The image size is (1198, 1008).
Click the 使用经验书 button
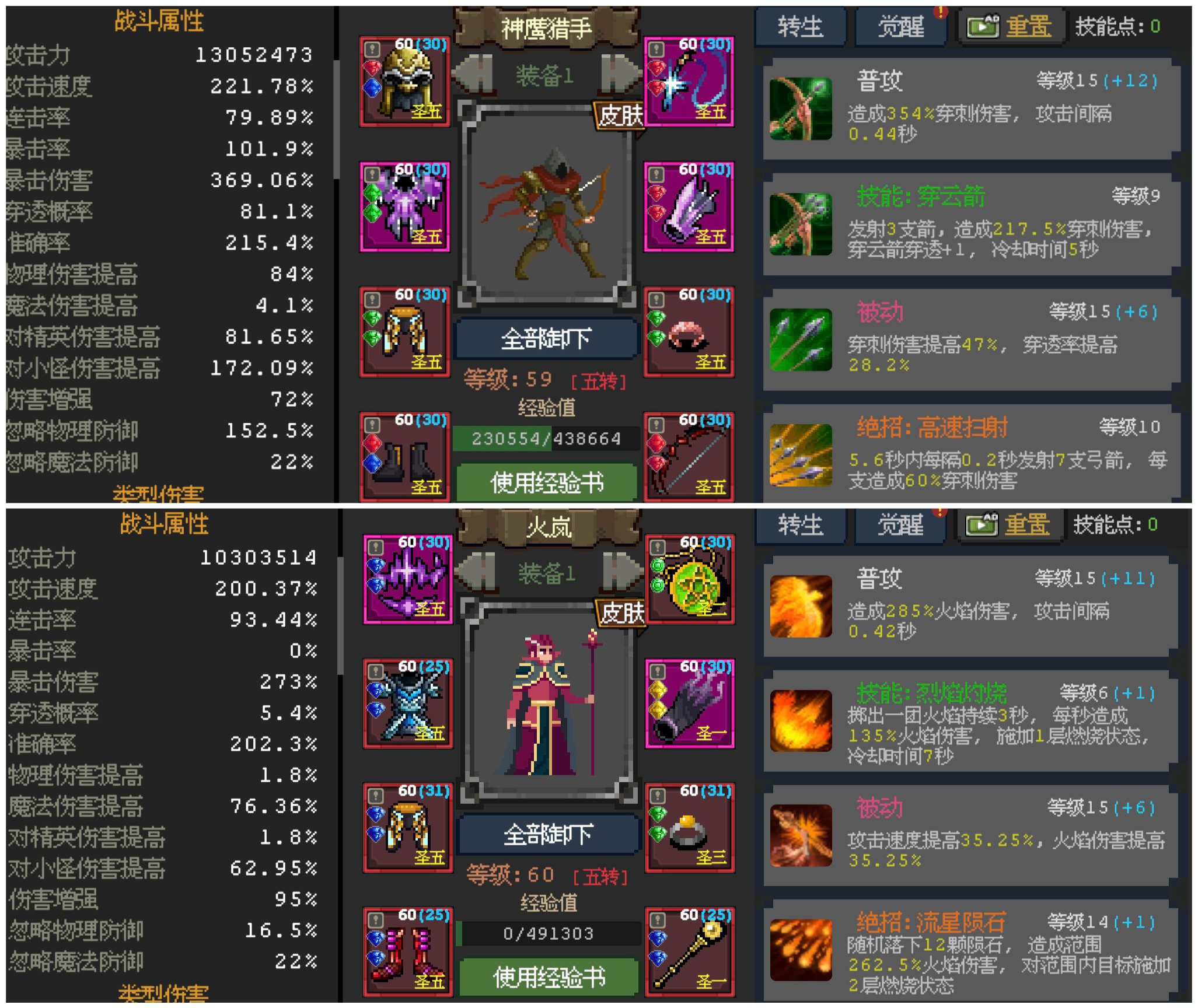point(547,480)
